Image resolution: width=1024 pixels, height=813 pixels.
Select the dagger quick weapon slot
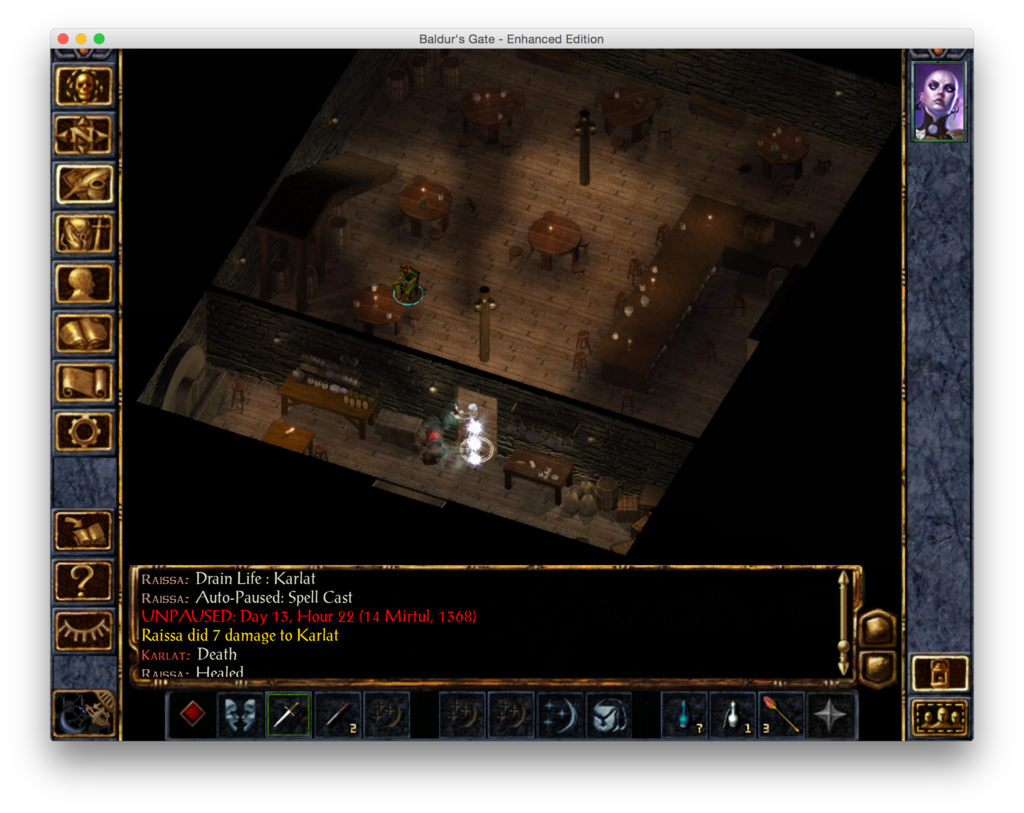pyautogui.click(x=288, y=715)
